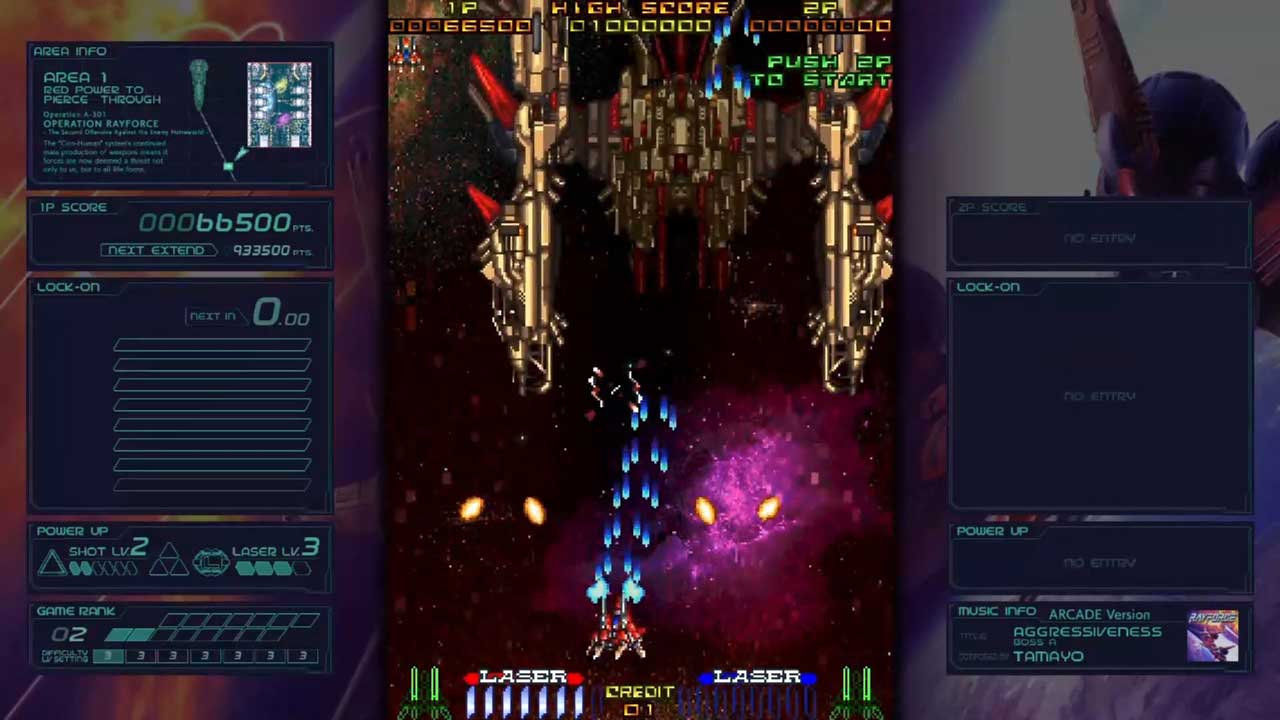1280x720 pixels.
Task: Click the Laser level power-up icon
Action: tap(210, 563)
